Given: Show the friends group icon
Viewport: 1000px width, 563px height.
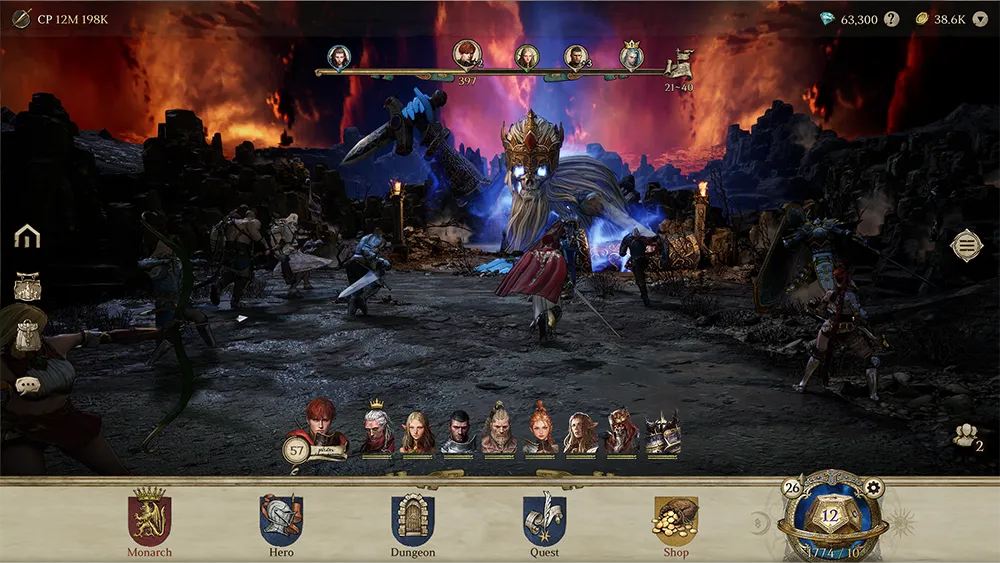Looking at the screenshot, I should point(965,436).
